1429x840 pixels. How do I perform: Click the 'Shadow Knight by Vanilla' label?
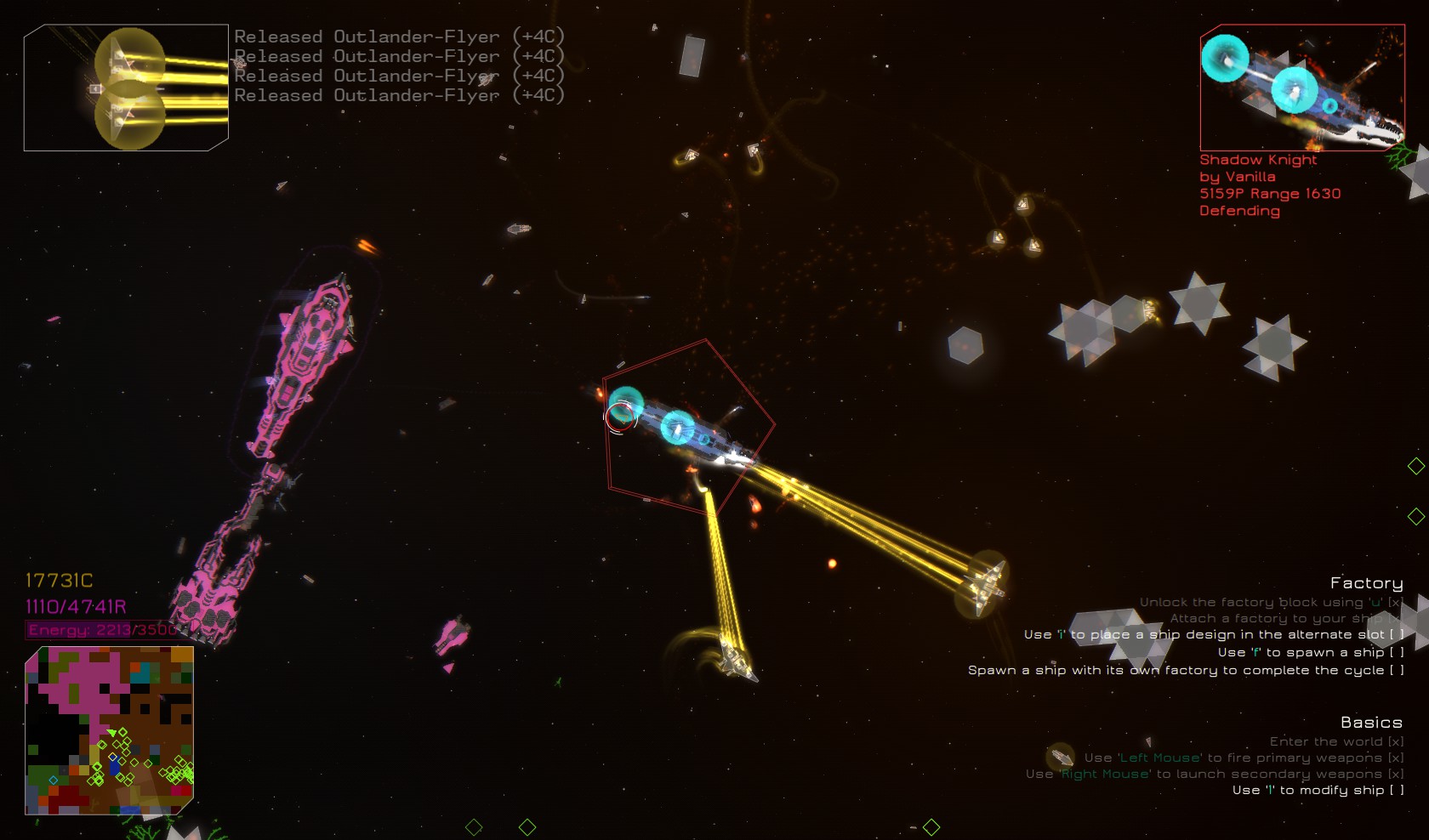pyautogui.click(x=1250, y=167)
